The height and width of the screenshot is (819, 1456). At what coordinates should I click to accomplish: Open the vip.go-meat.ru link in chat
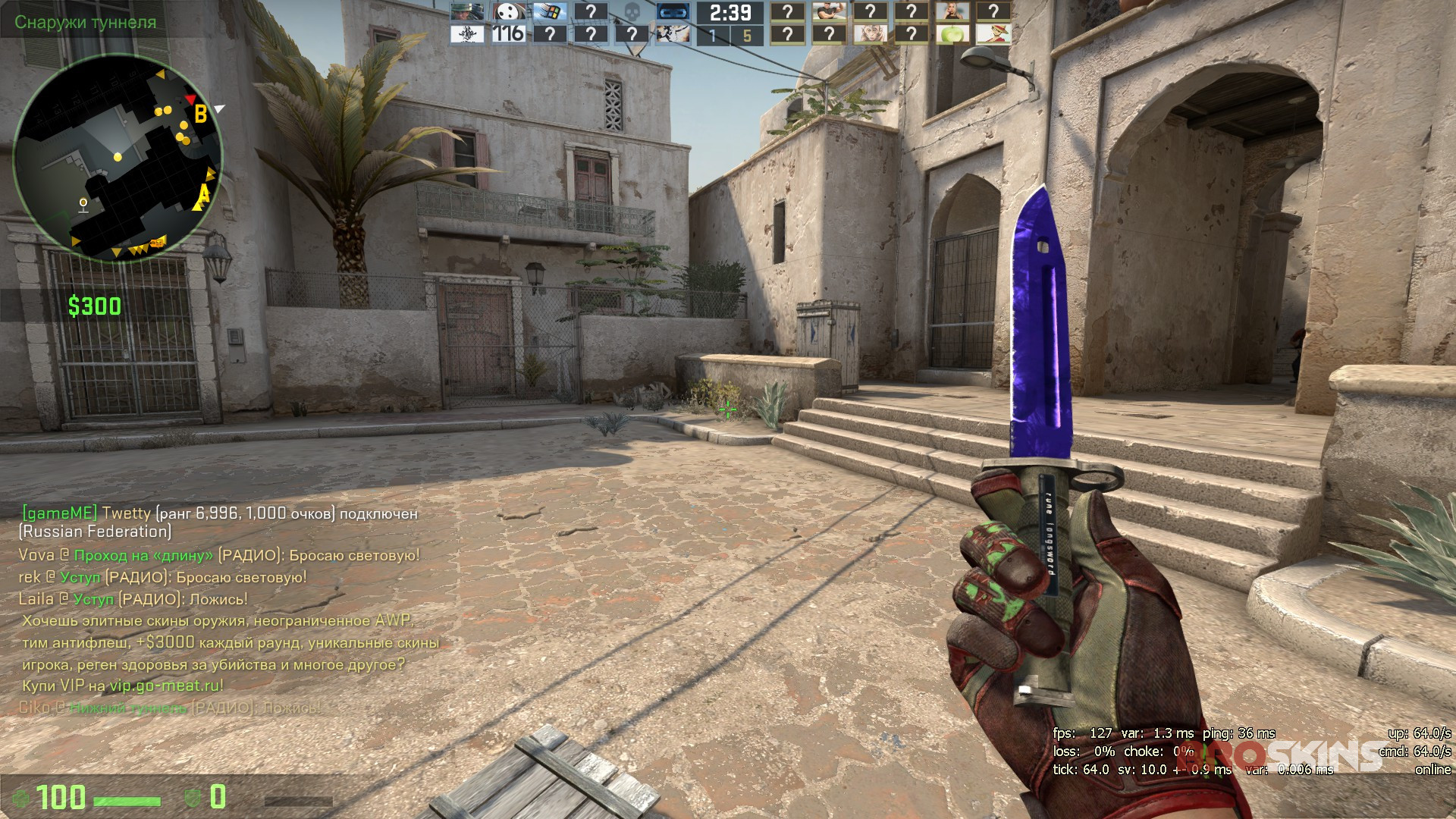coord(166,686)
